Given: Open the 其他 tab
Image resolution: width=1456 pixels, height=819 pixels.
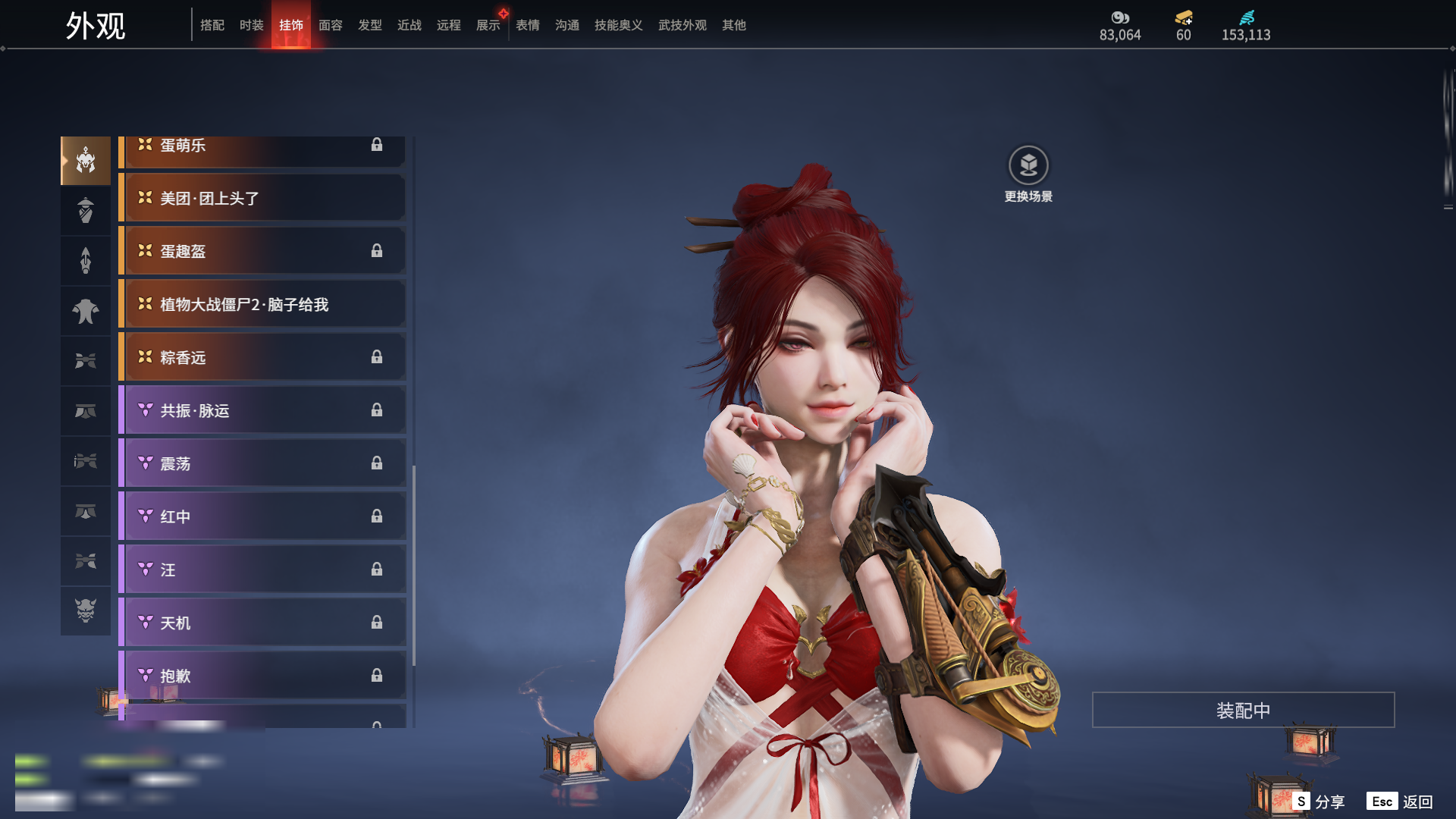Looking at the screenshot, I should click(733, 25).
